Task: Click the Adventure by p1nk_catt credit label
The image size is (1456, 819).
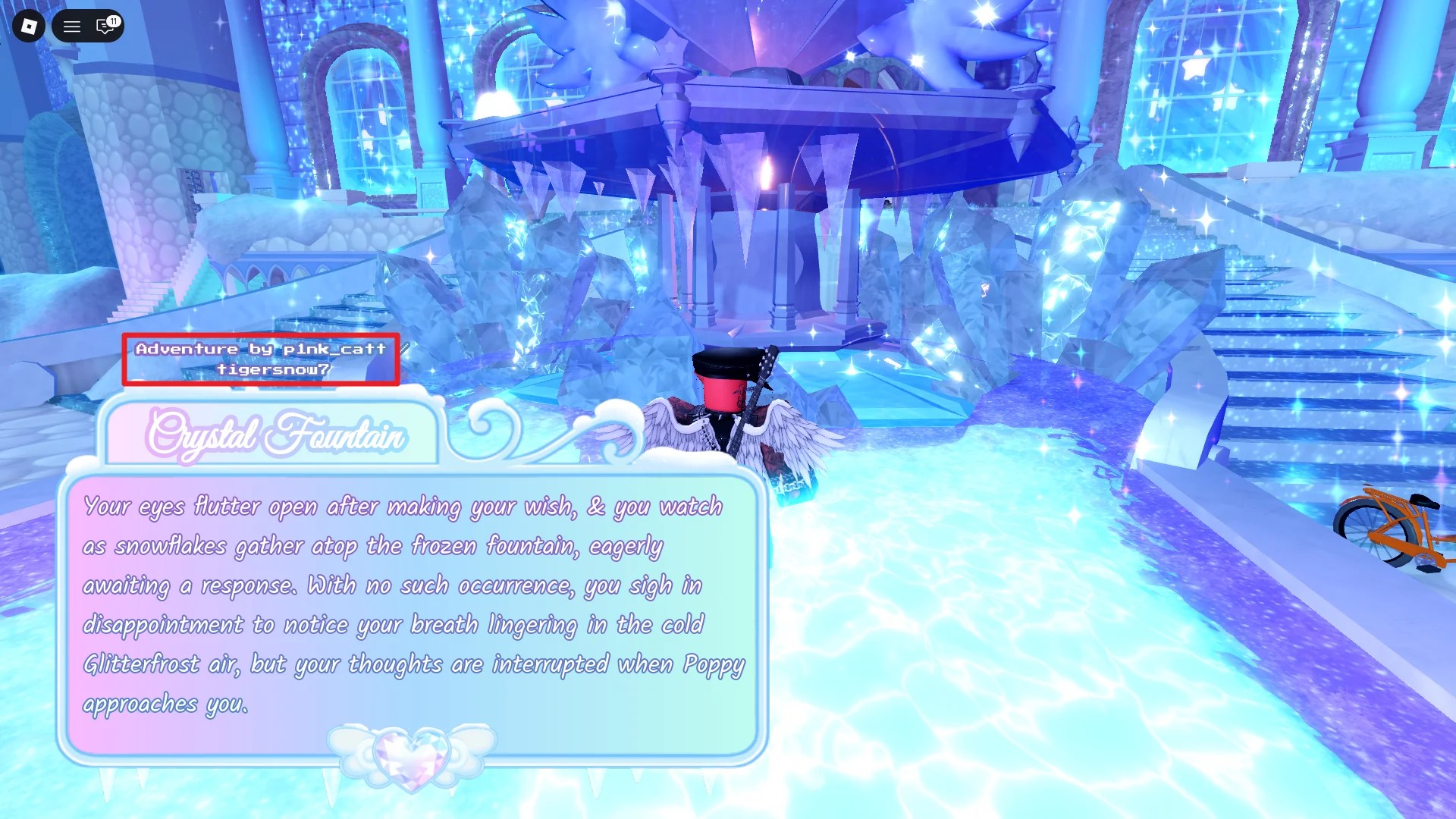Action: coord(261,350)
